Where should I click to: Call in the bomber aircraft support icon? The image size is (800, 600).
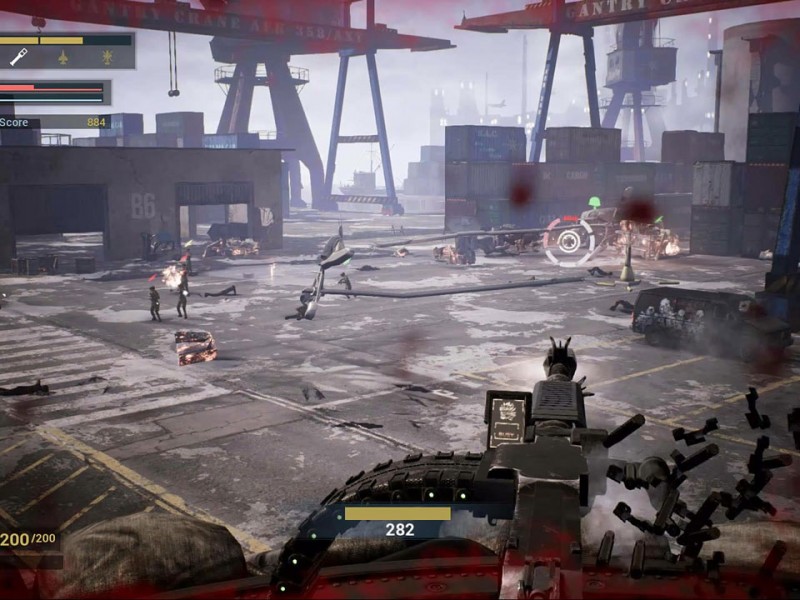coord(107,58)
